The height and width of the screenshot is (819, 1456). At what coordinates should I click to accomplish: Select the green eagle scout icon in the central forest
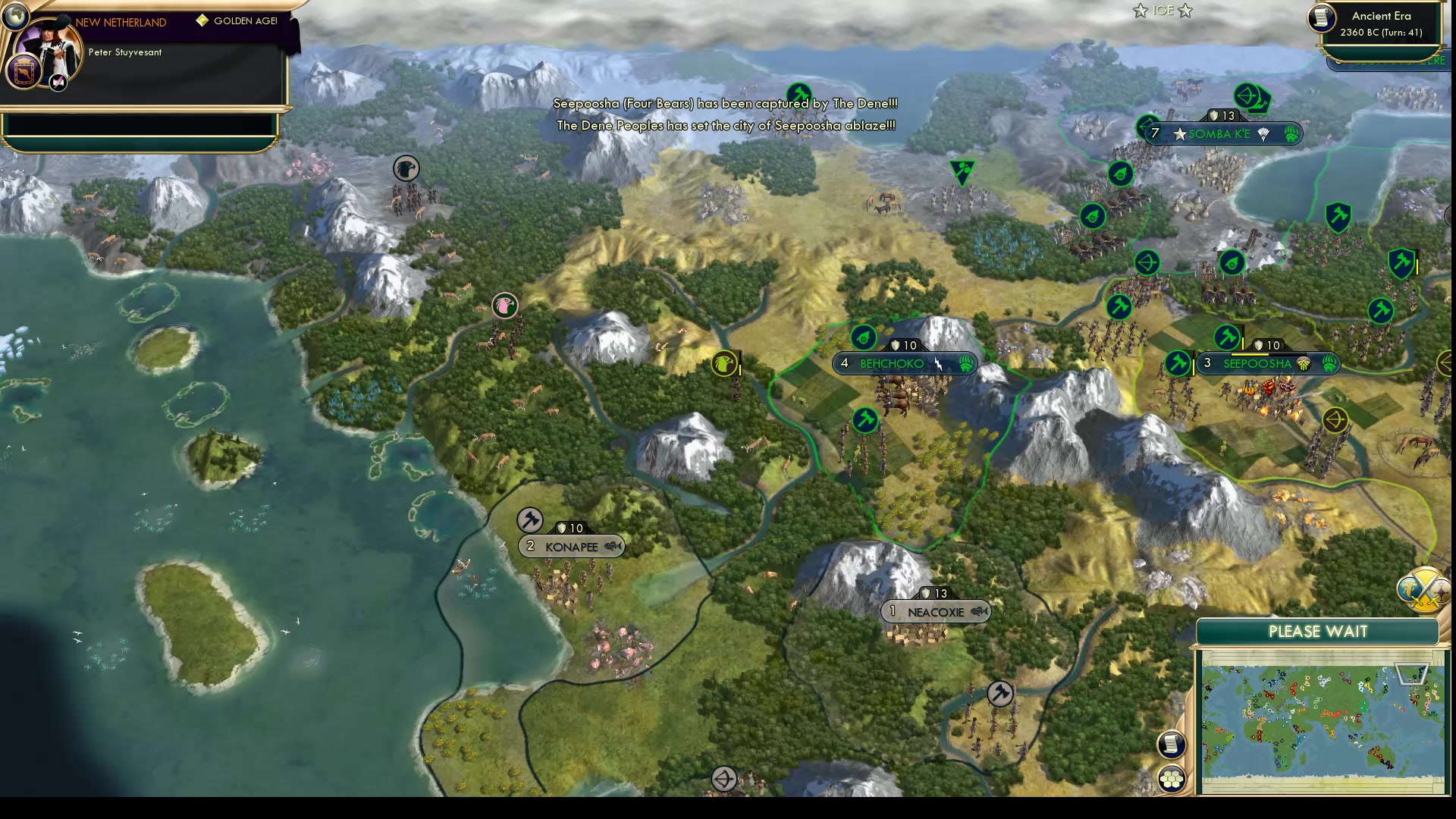tap(724, 364)
